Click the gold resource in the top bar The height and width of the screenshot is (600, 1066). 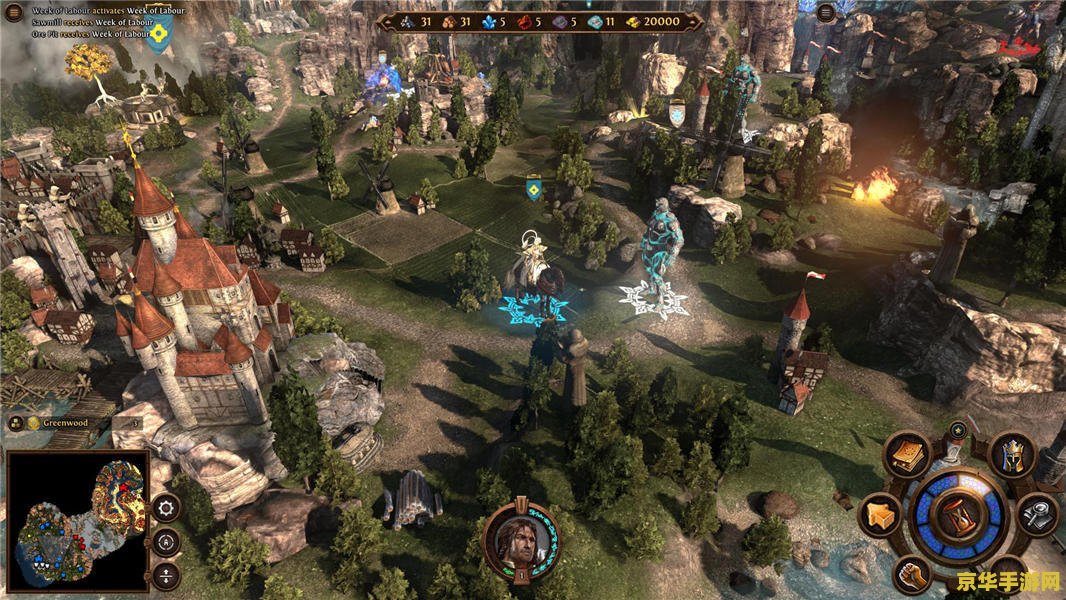[653, 21]
